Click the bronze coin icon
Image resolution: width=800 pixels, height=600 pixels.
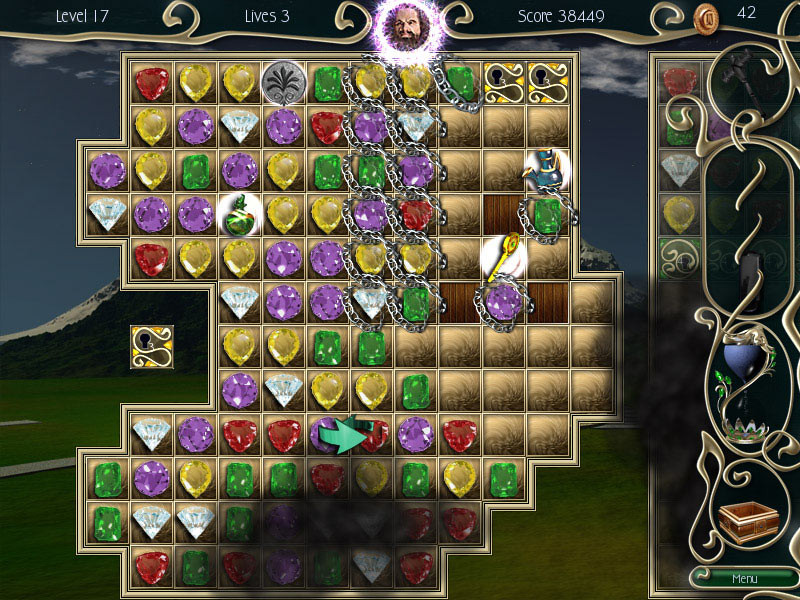click(707, 16)
